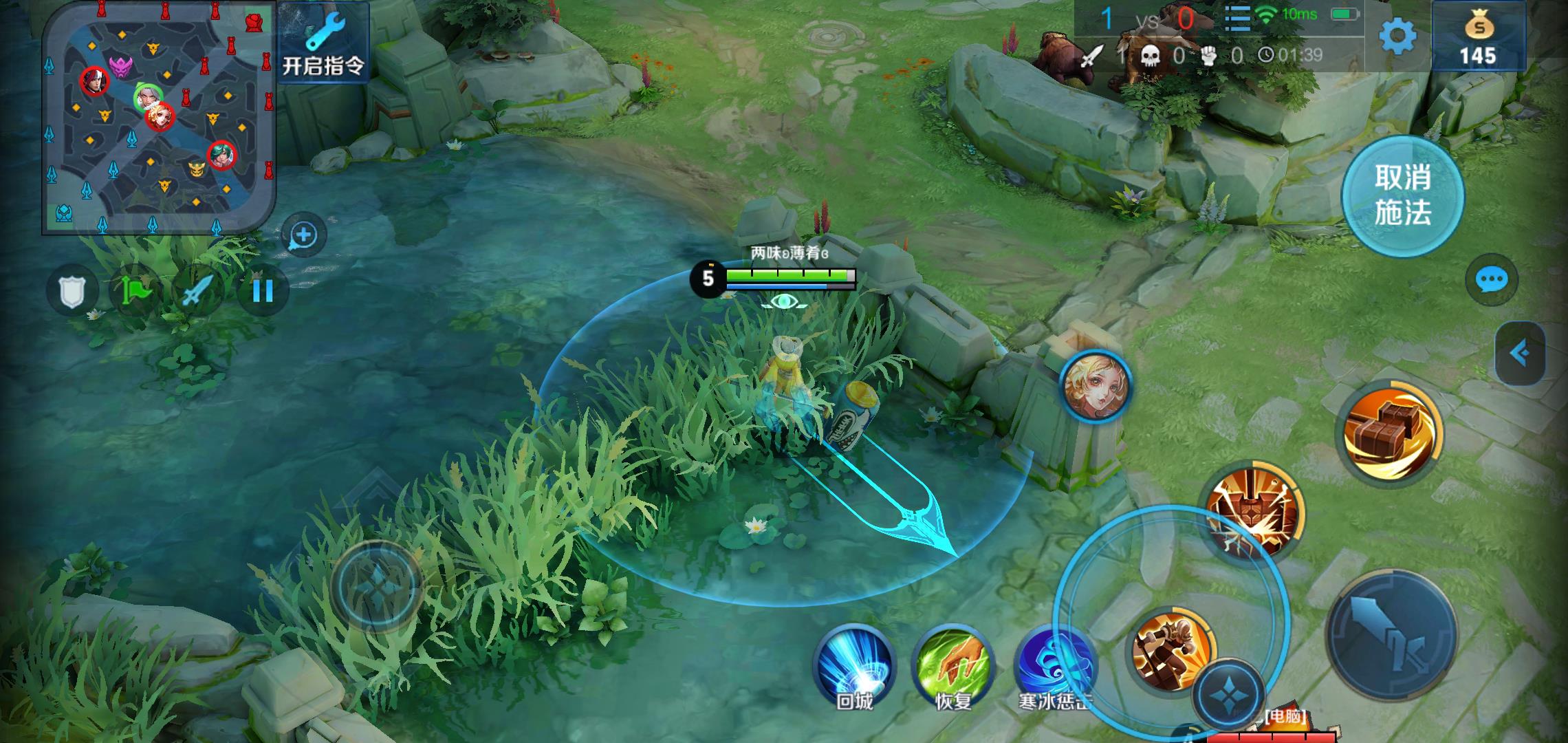Click the pause button
This screenshot has width=1568, height=743.
coord(263,291)
